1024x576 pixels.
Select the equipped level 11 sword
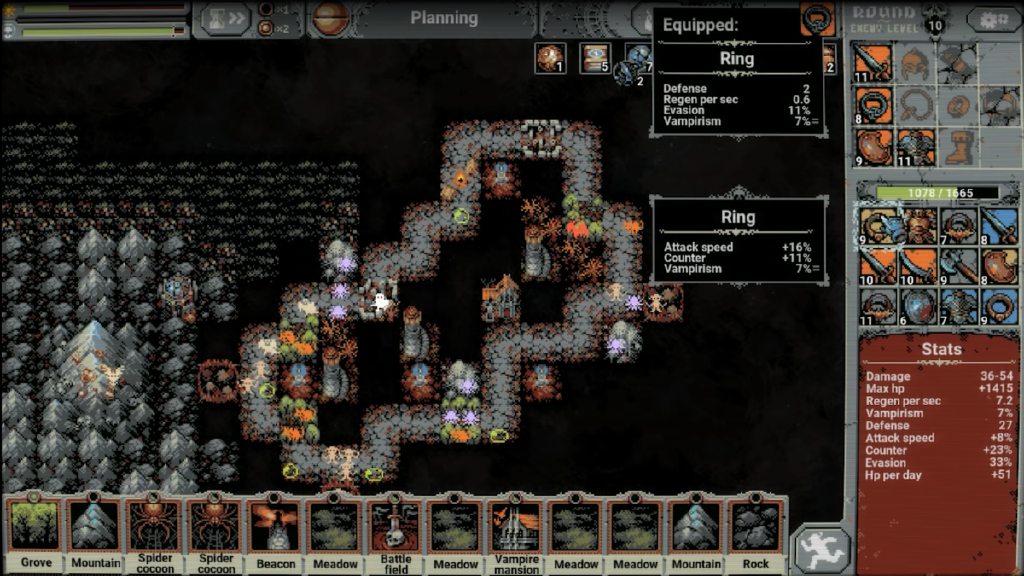[x=873, y=64]
